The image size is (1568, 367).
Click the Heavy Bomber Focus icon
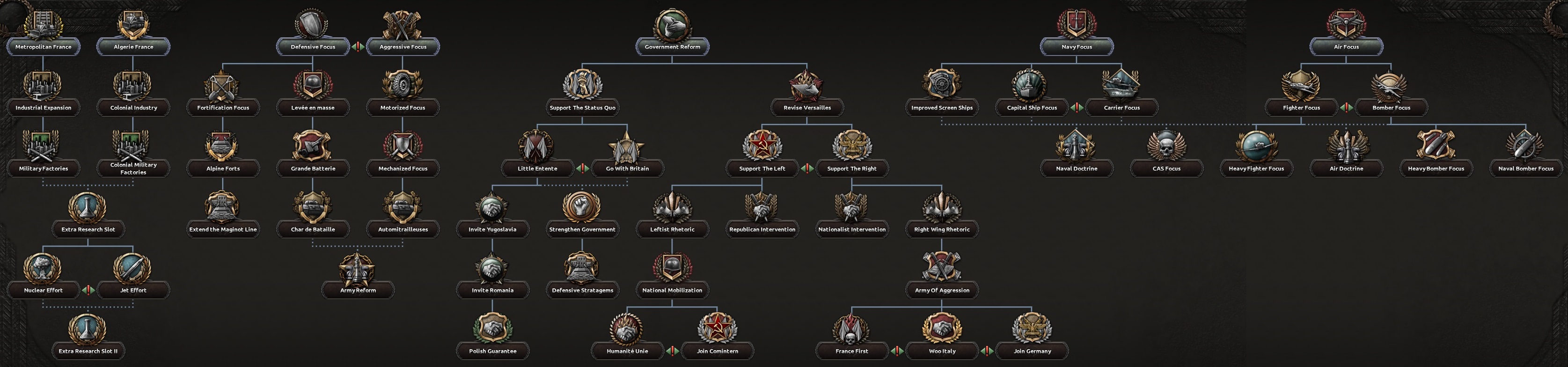pos(1436,146)
